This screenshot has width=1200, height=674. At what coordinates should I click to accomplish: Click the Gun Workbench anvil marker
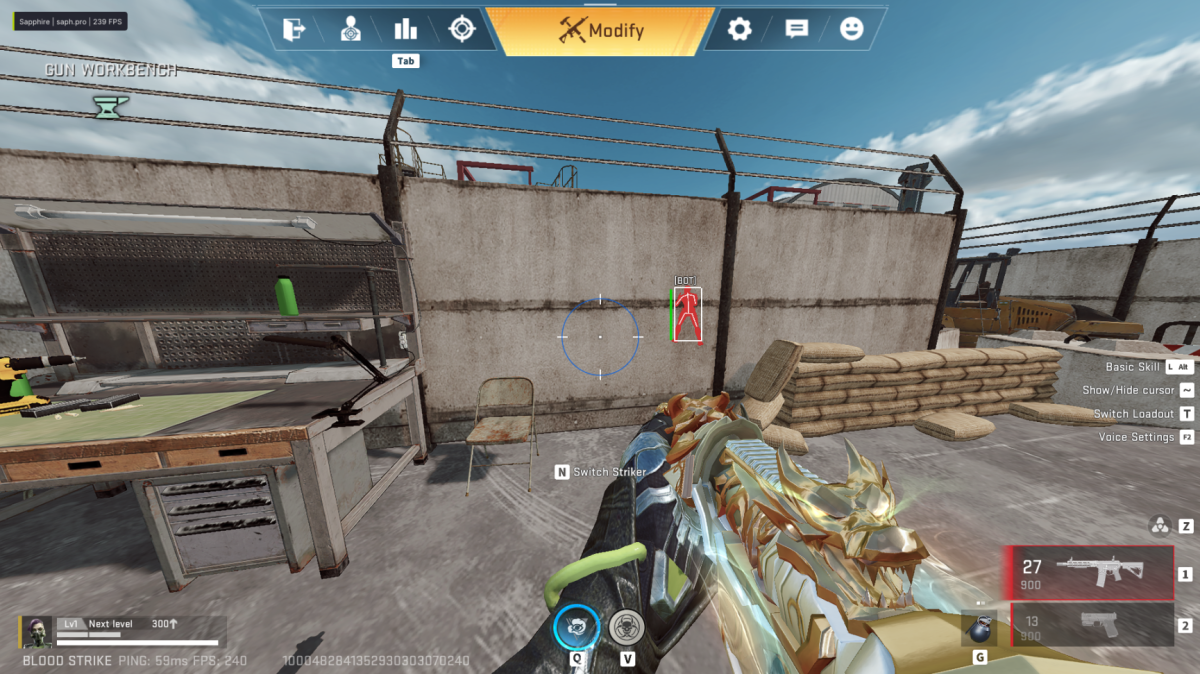[x=107, y=105]
